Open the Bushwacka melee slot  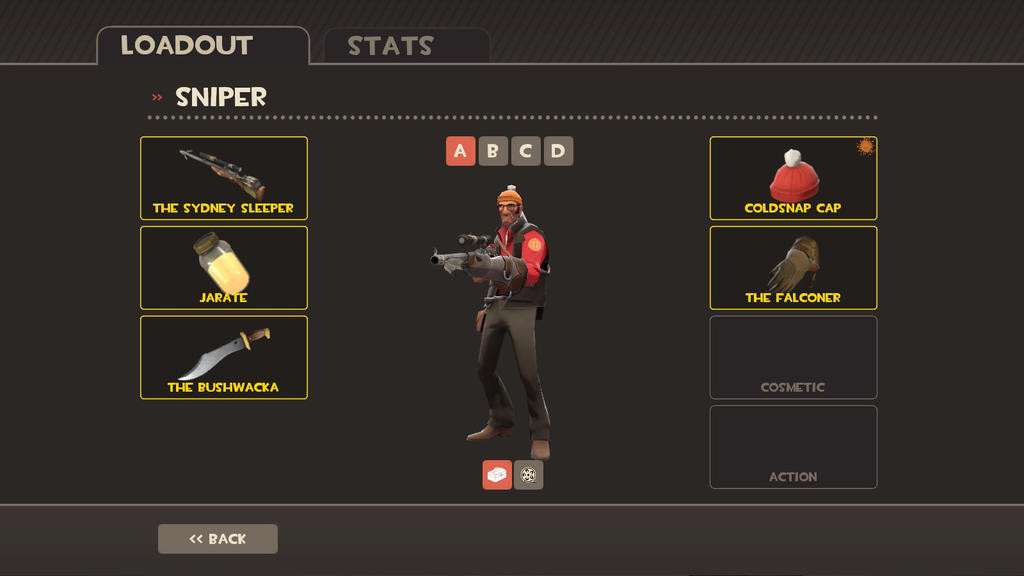[x=224, y=357]
